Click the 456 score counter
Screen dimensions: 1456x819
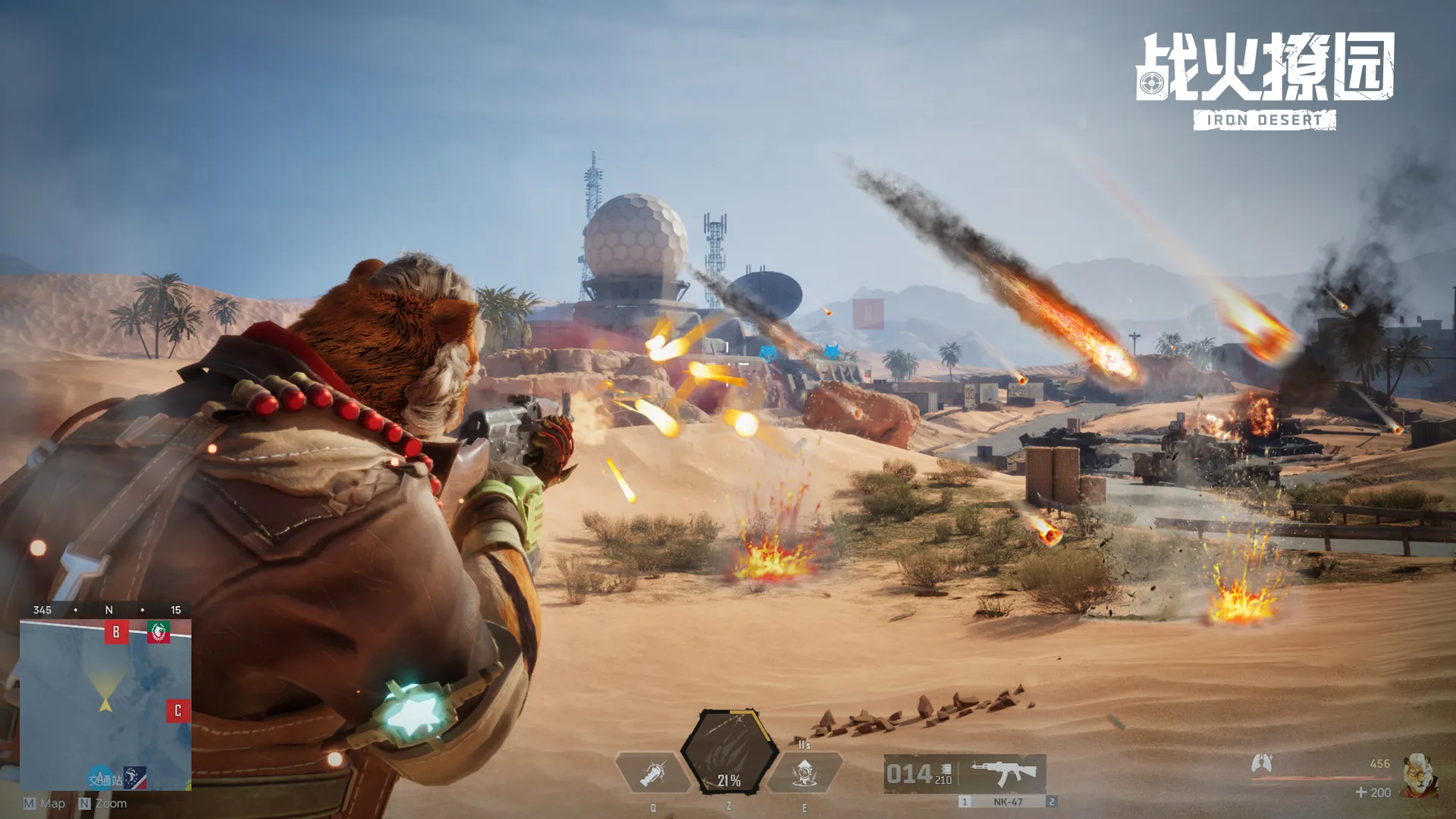tap(1379, 764)
